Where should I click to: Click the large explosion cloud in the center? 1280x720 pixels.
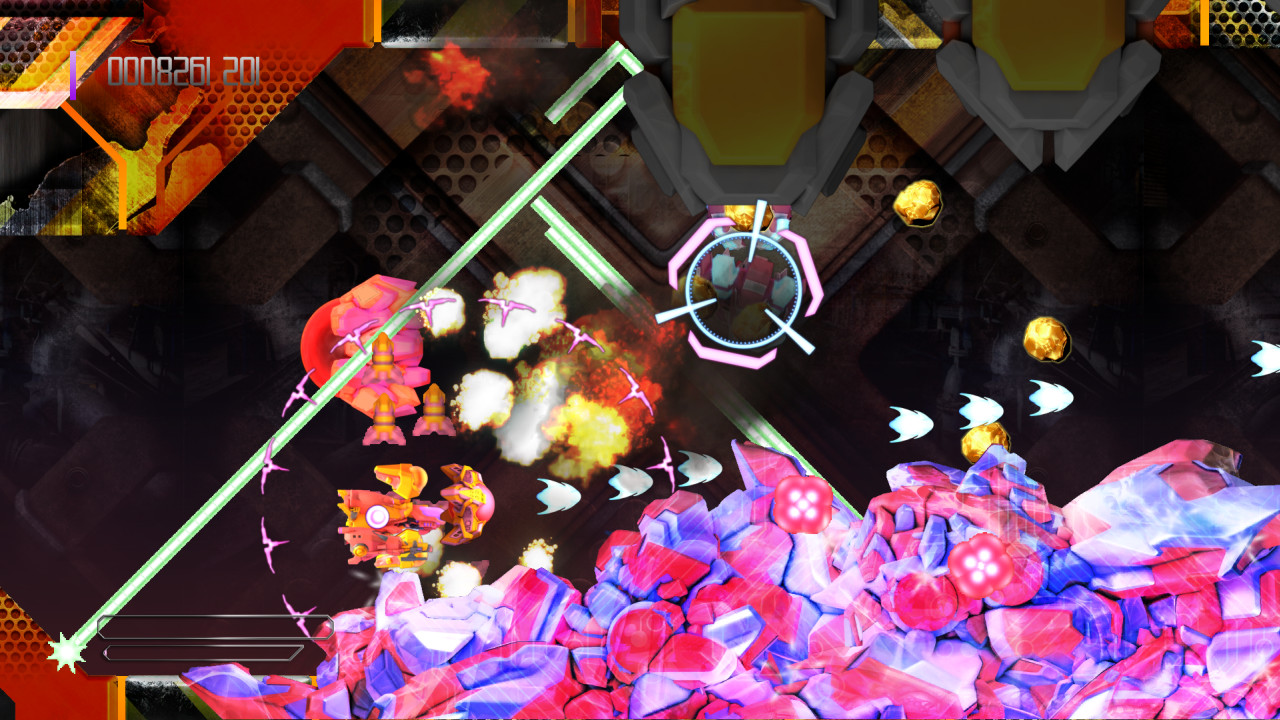point(540,350)
